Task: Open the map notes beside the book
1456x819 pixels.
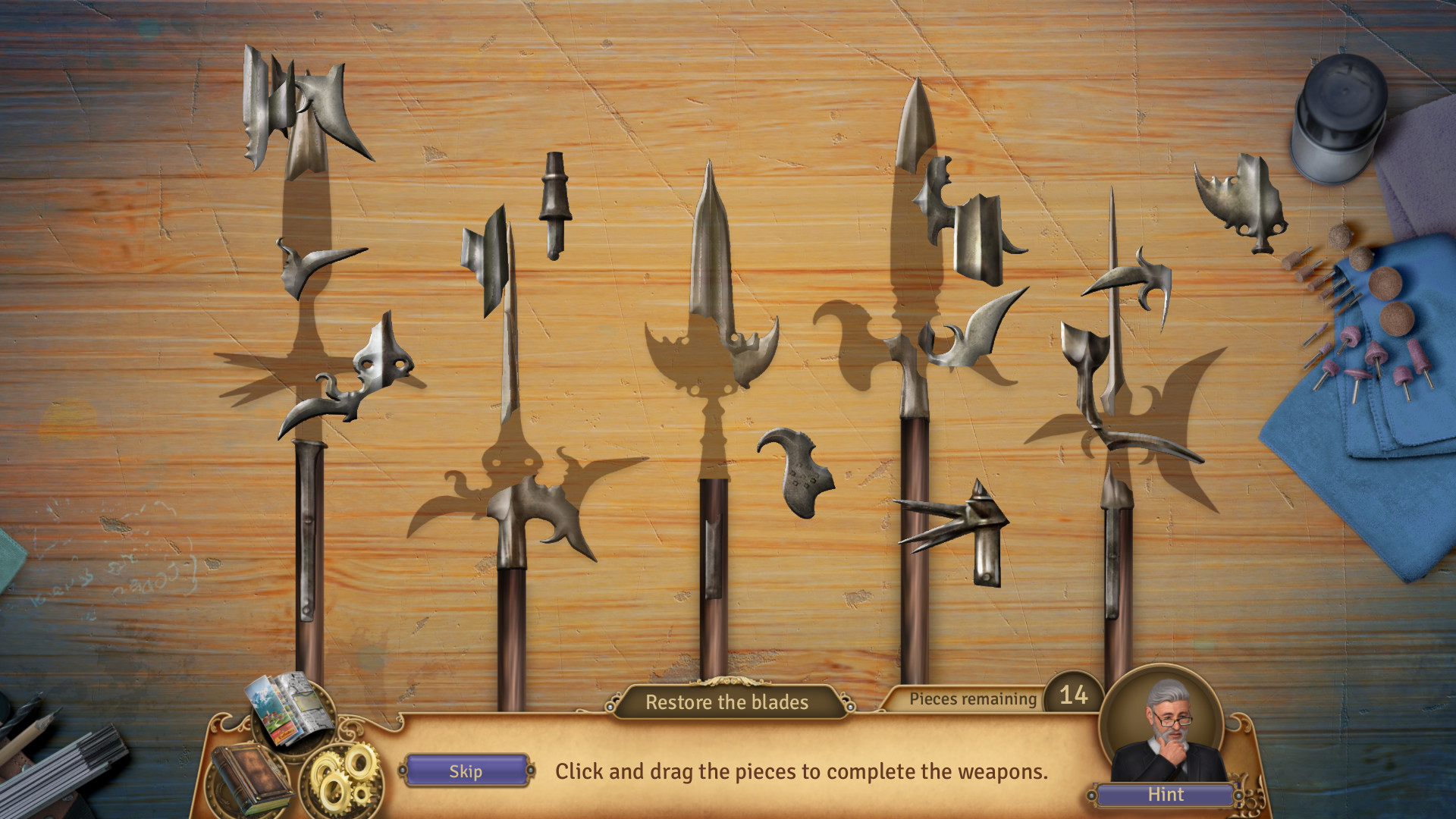Action: [292, 717]
